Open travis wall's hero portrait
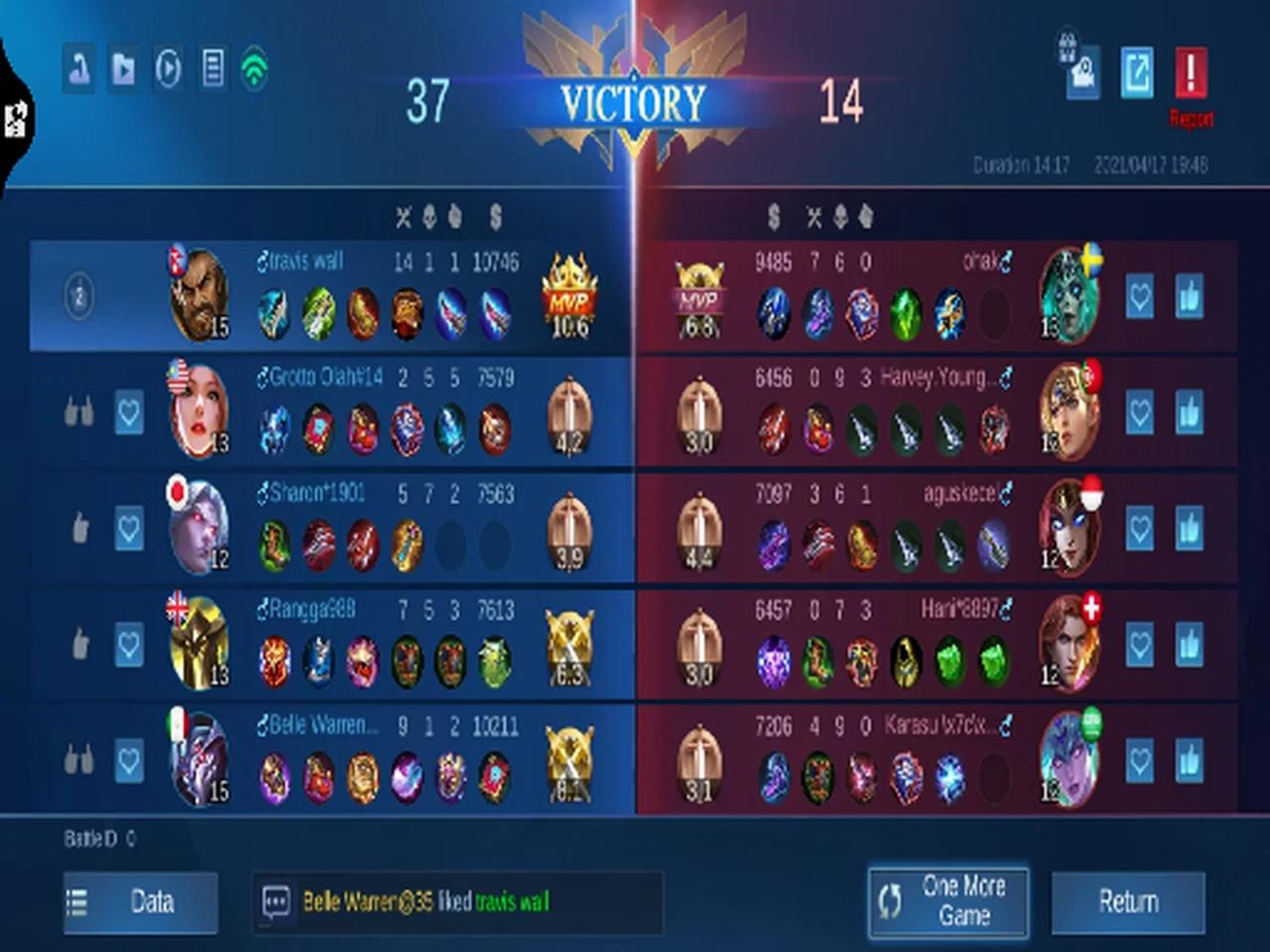 pyautogui.click(x=198, y=295)
